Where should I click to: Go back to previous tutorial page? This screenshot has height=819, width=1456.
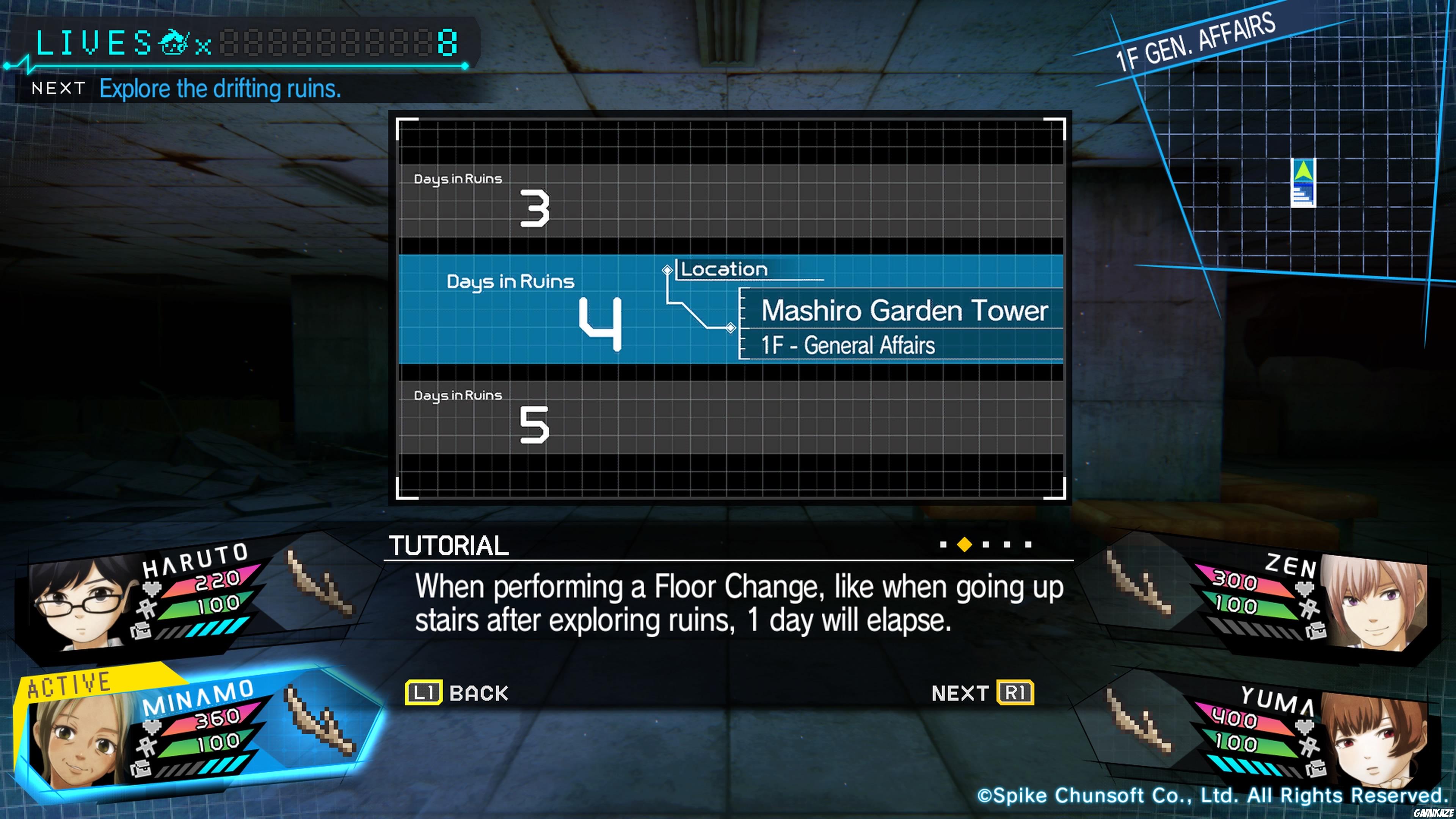[x=457, y=692]
